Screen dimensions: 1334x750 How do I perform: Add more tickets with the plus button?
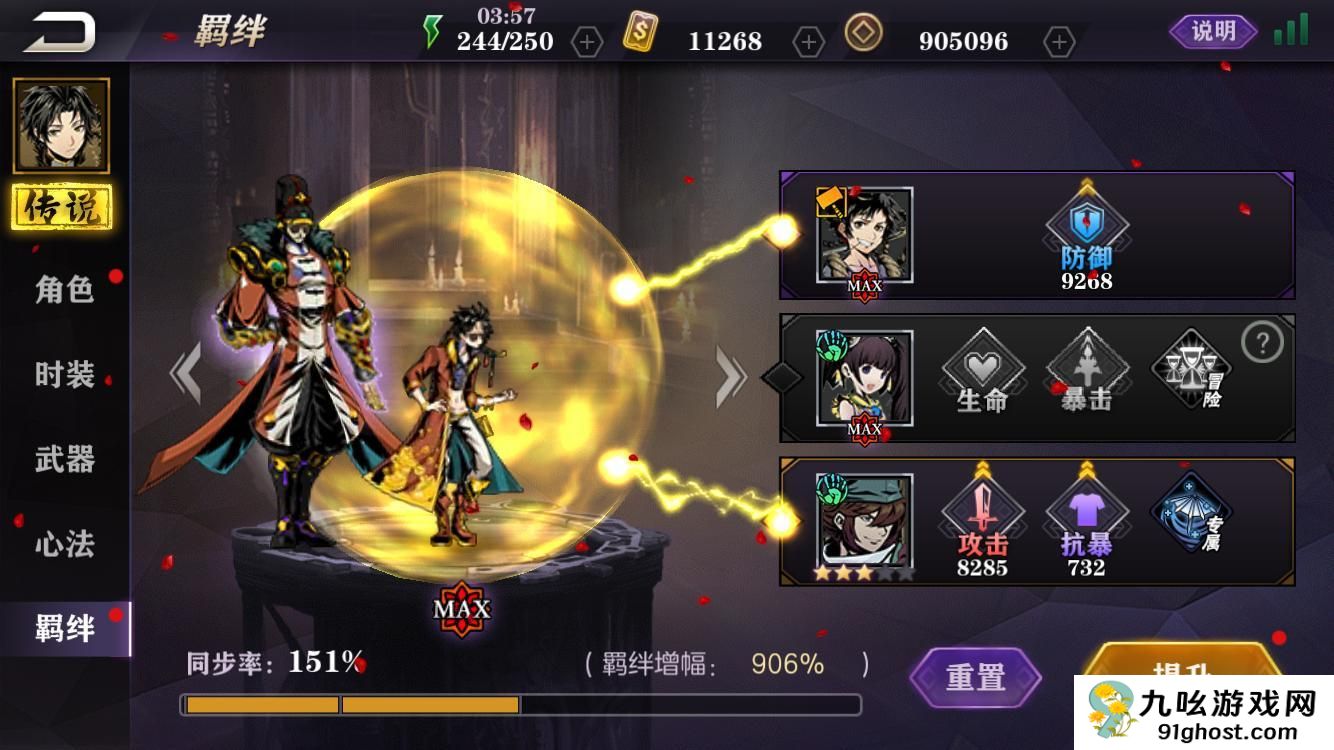(808, 42)
